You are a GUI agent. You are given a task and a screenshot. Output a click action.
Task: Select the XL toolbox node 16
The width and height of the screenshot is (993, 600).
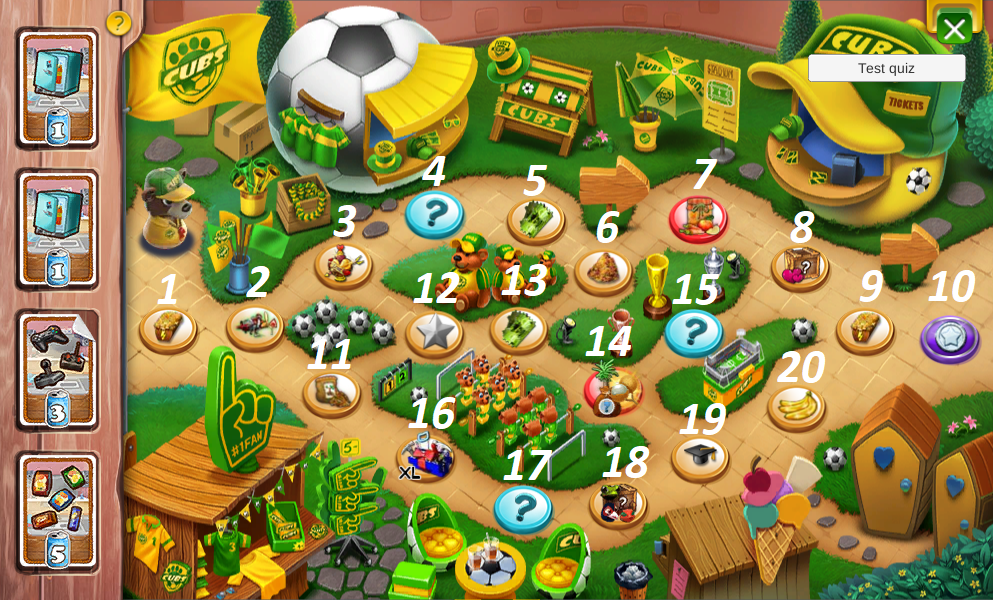(x=425, y=458)
